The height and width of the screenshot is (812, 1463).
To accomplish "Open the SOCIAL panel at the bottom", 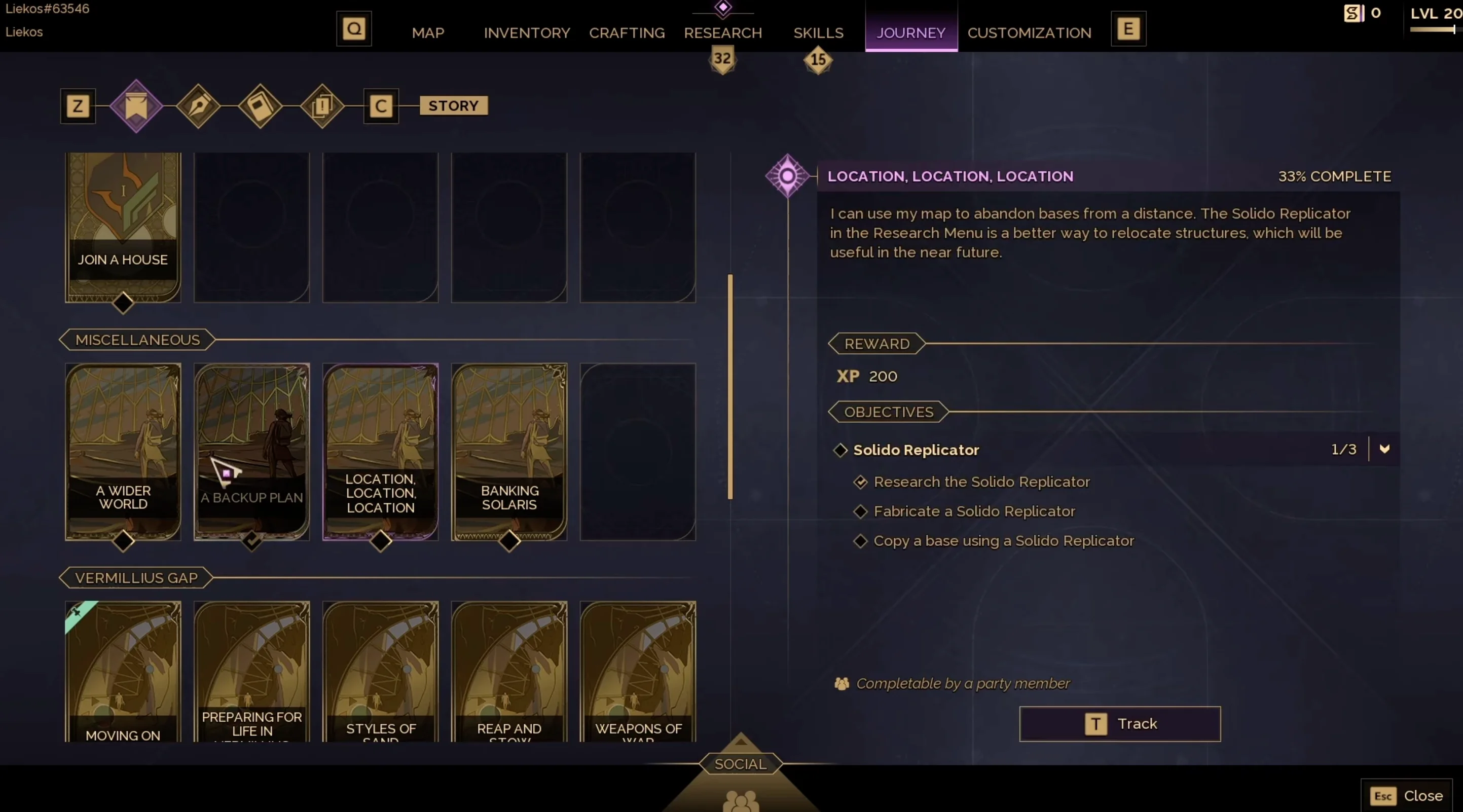I will [x=740, y=764].
